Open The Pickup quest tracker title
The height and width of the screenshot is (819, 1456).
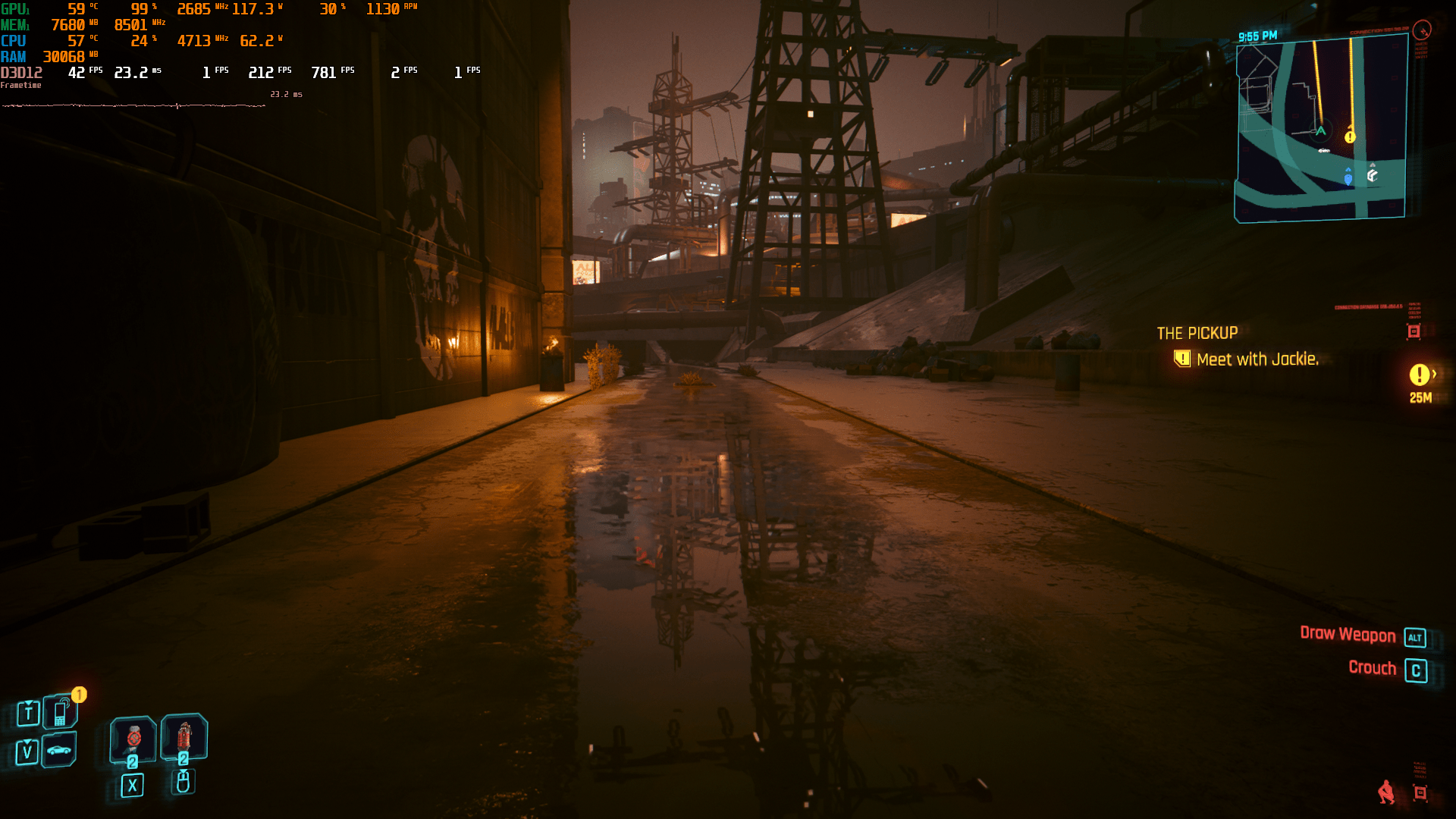point(1197,333)
